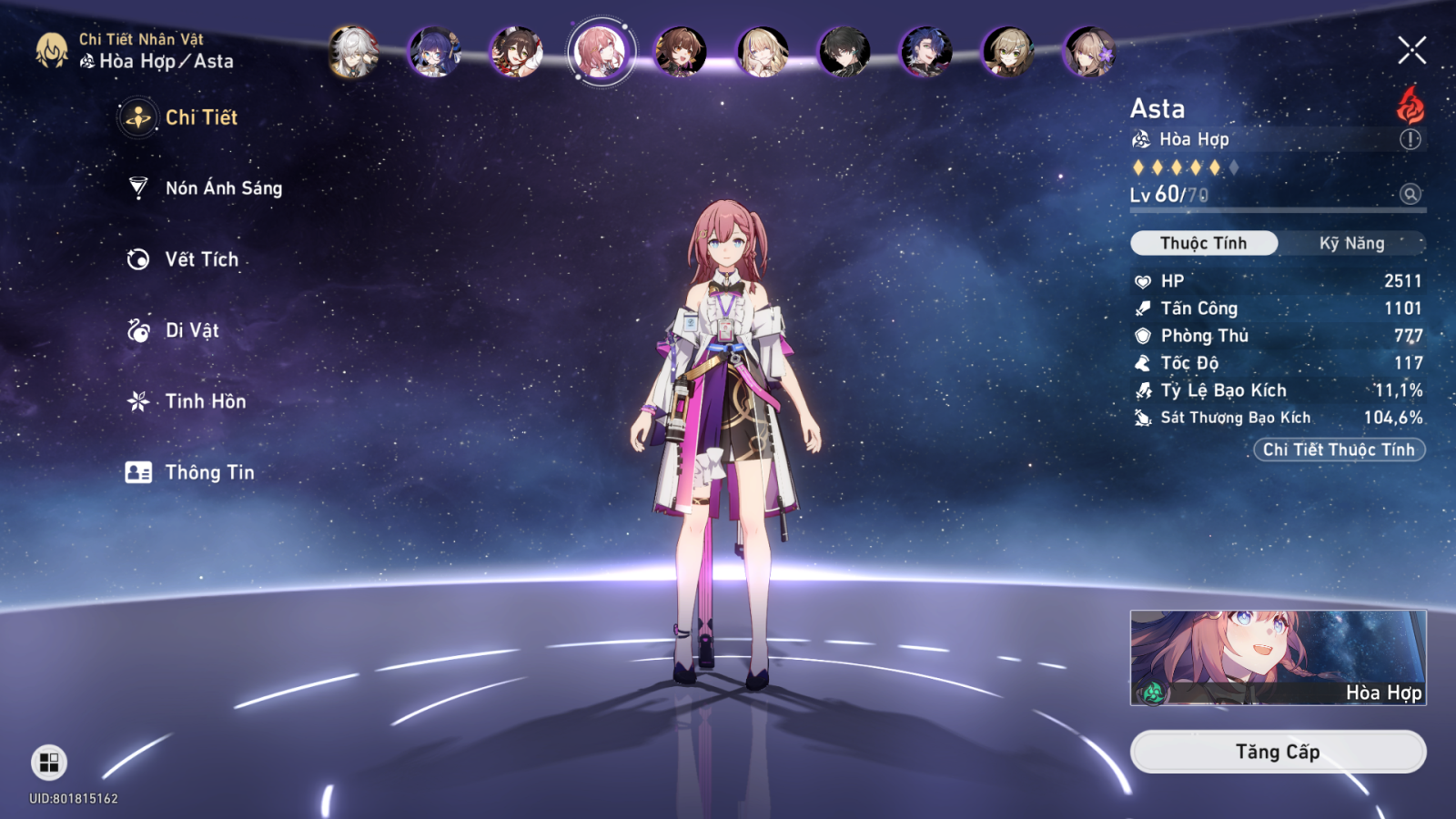Open the equipped Hòa Hợp light cone card
The height and width of the screenshot is (819, 1456).
tap(1277, 657)
